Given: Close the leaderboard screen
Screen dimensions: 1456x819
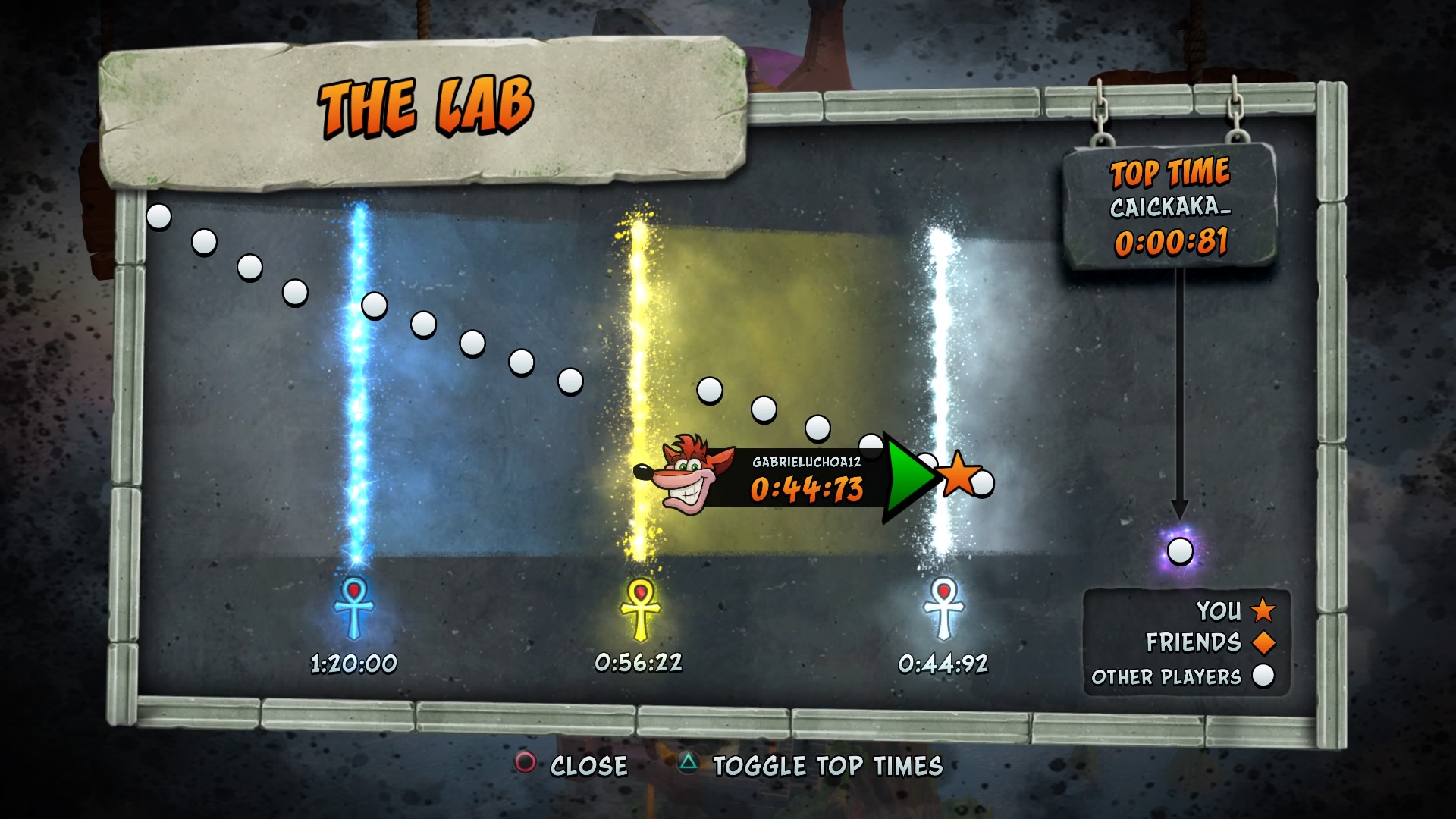Looking at the screenshot, I should (573, 765).
